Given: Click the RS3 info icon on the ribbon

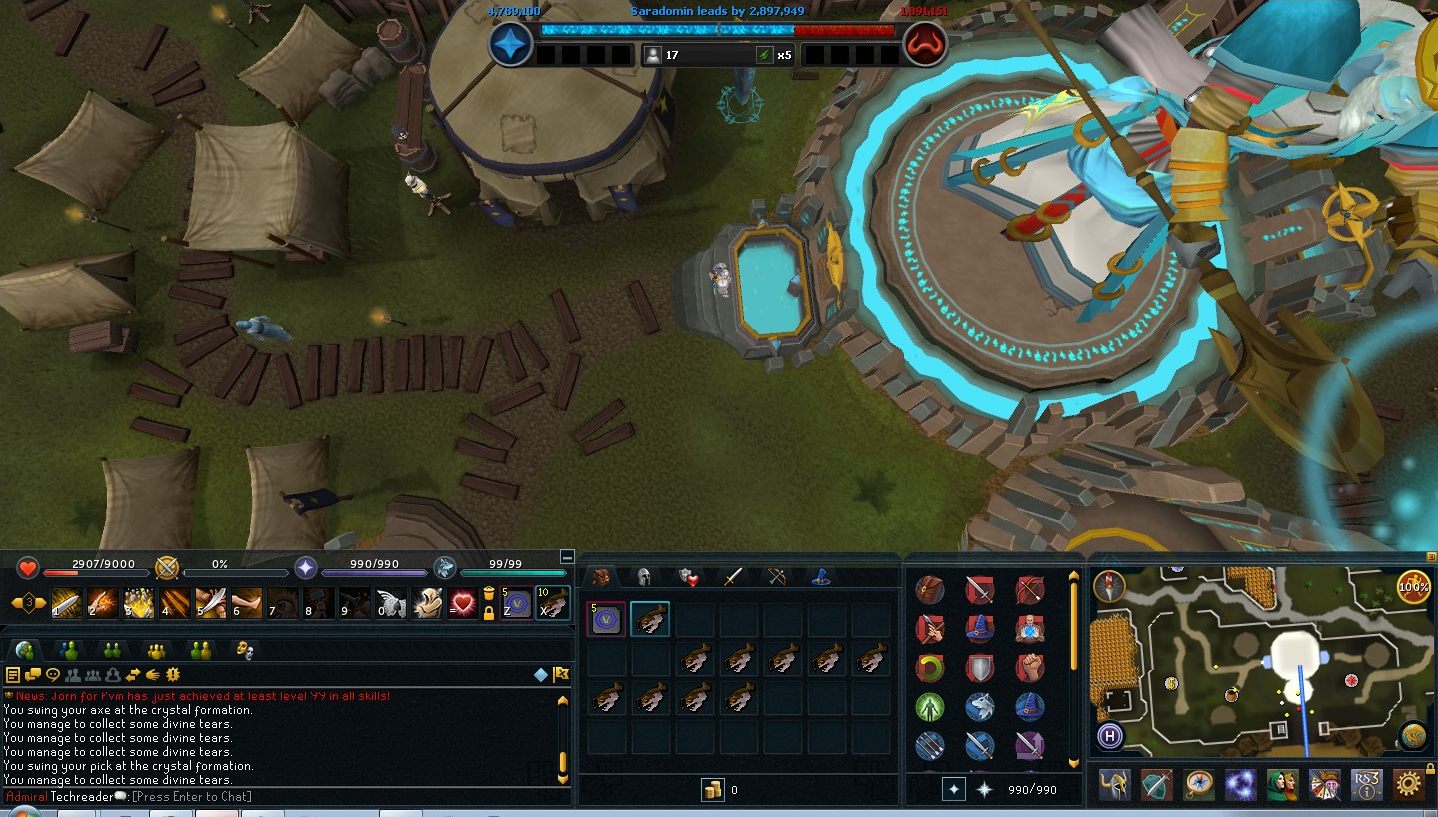Looking at the screenshot, I should 1367,784.
